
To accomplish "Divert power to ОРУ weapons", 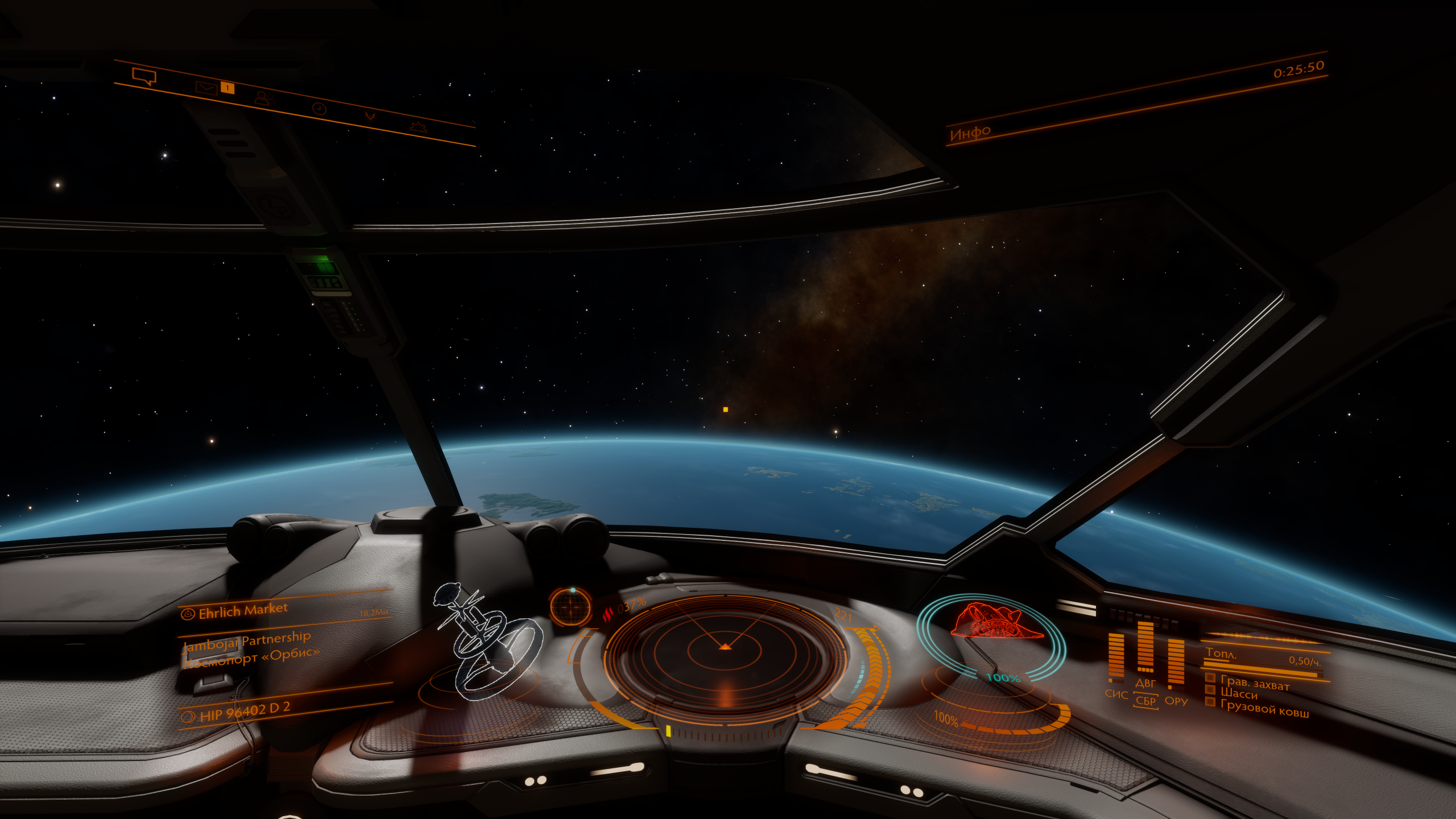I will coord(1176,701).
